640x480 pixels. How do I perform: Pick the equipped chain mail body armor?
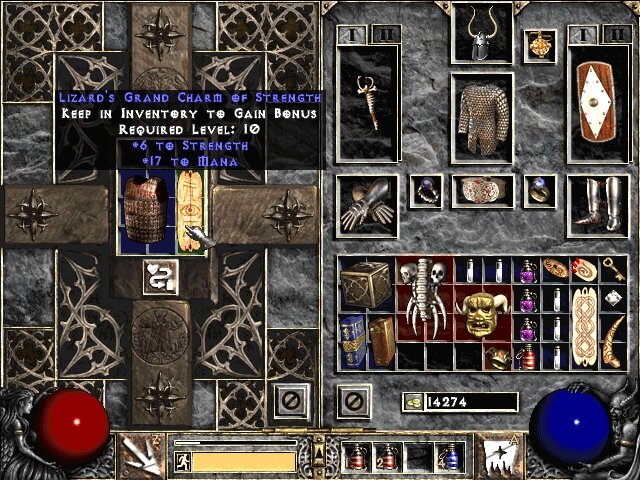coord(483,118)
